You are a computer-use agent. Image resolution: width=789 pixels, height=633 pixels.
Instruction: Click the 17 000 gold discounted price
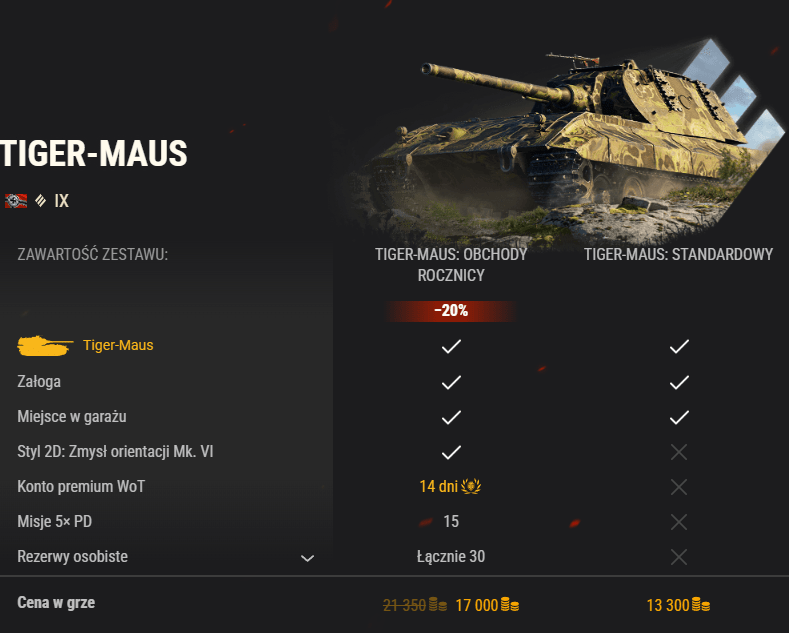tap(487, 605)
